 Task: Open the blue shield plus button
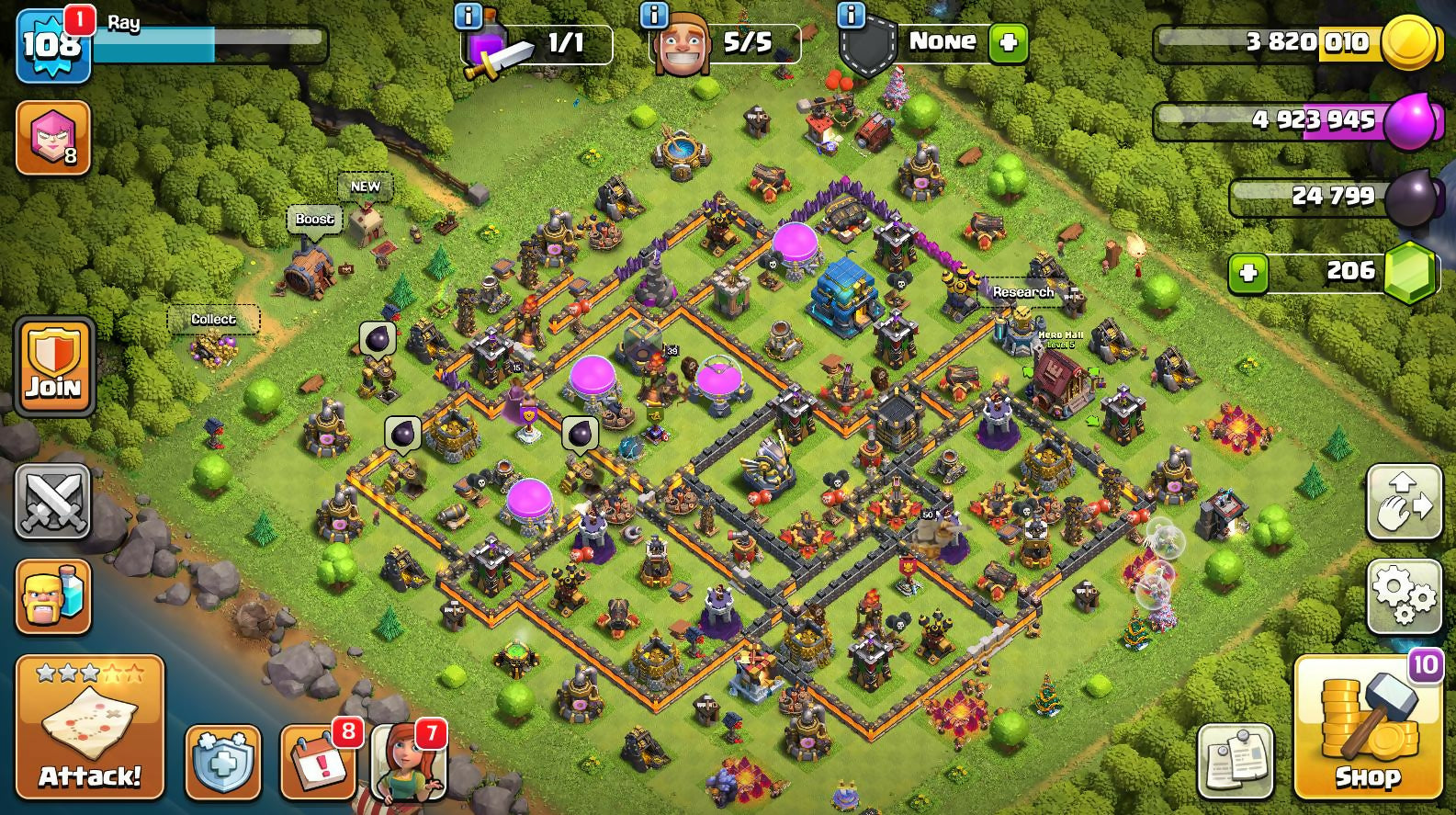coord(223,762)
